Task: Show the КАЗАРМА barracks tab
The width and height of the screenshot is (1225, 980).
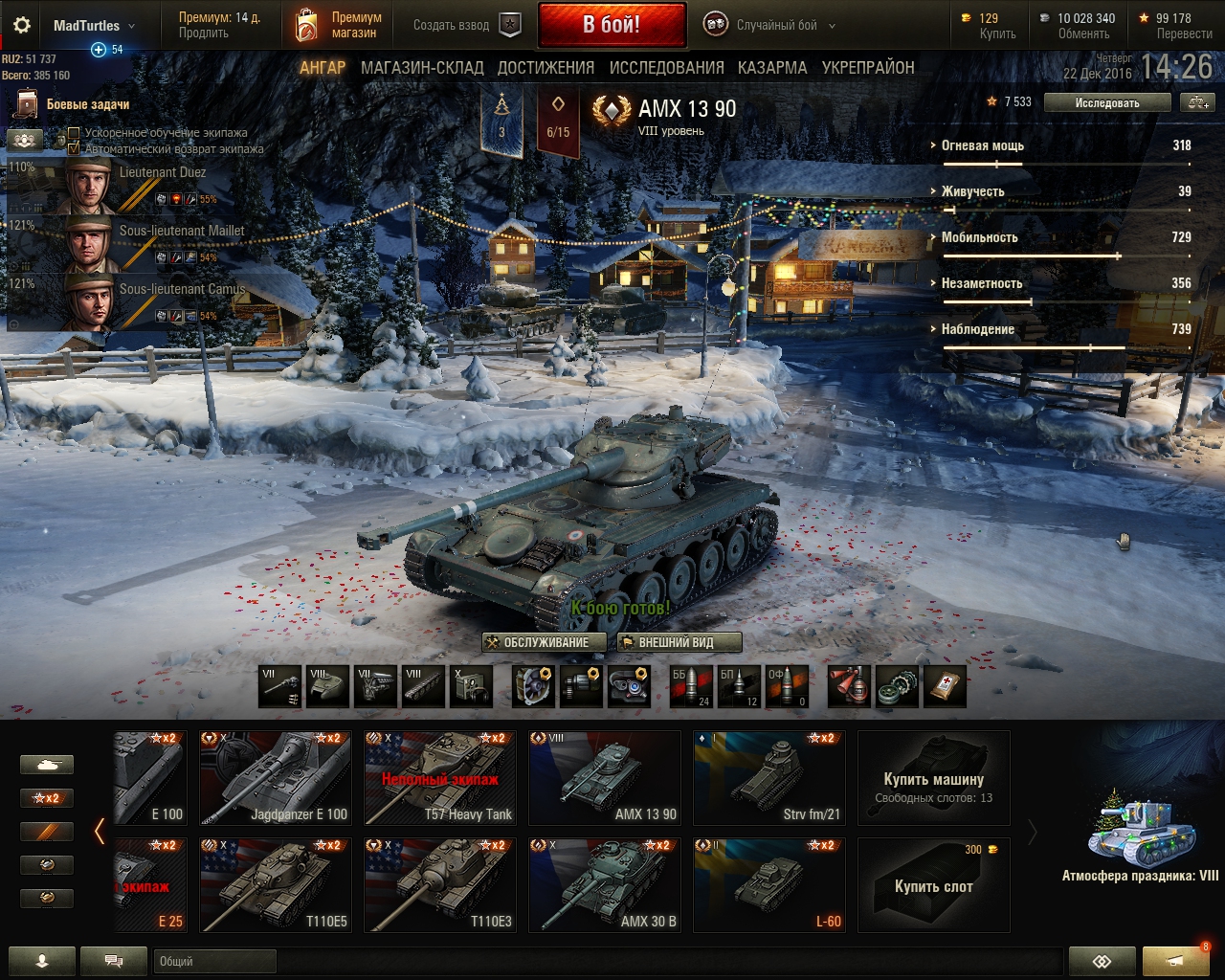Action: (772, 68)
